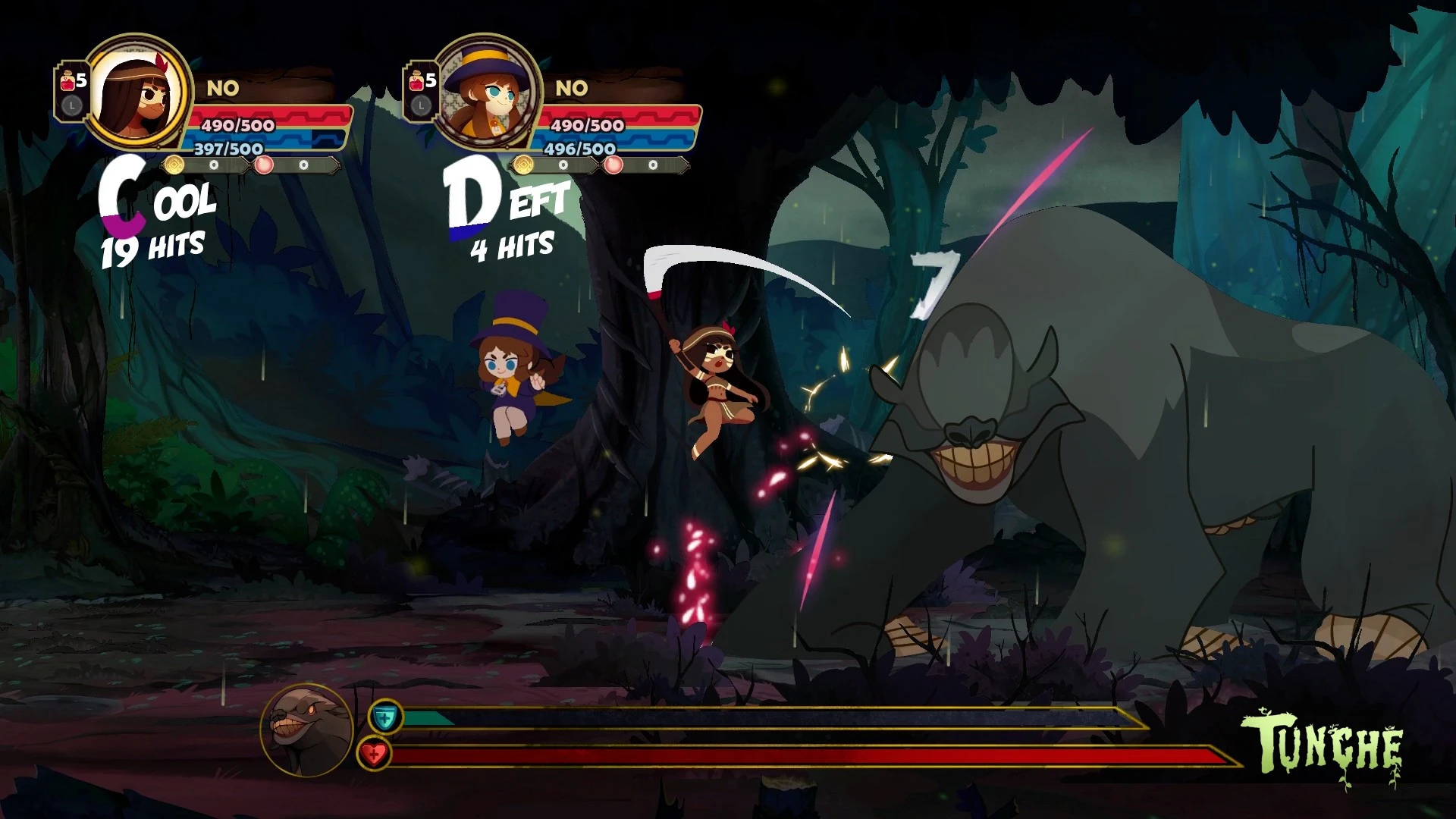Viewport: 1456px width, 819px height.
Task: Select the hat girl's red potion icon
Action: click(x=416, y=81)
